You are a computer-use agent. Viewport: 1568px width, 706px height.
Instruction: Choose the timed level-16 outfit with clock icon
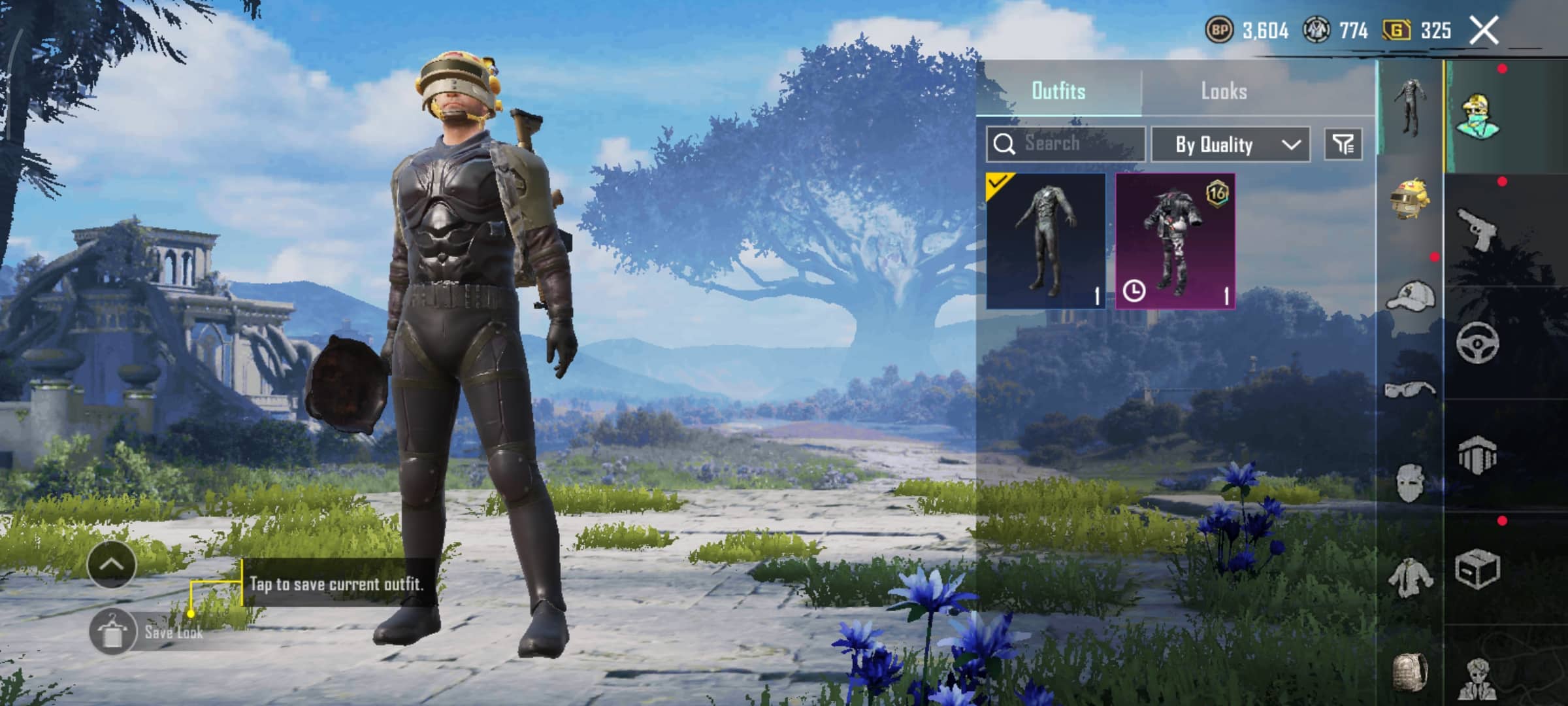pos(1175,241)
